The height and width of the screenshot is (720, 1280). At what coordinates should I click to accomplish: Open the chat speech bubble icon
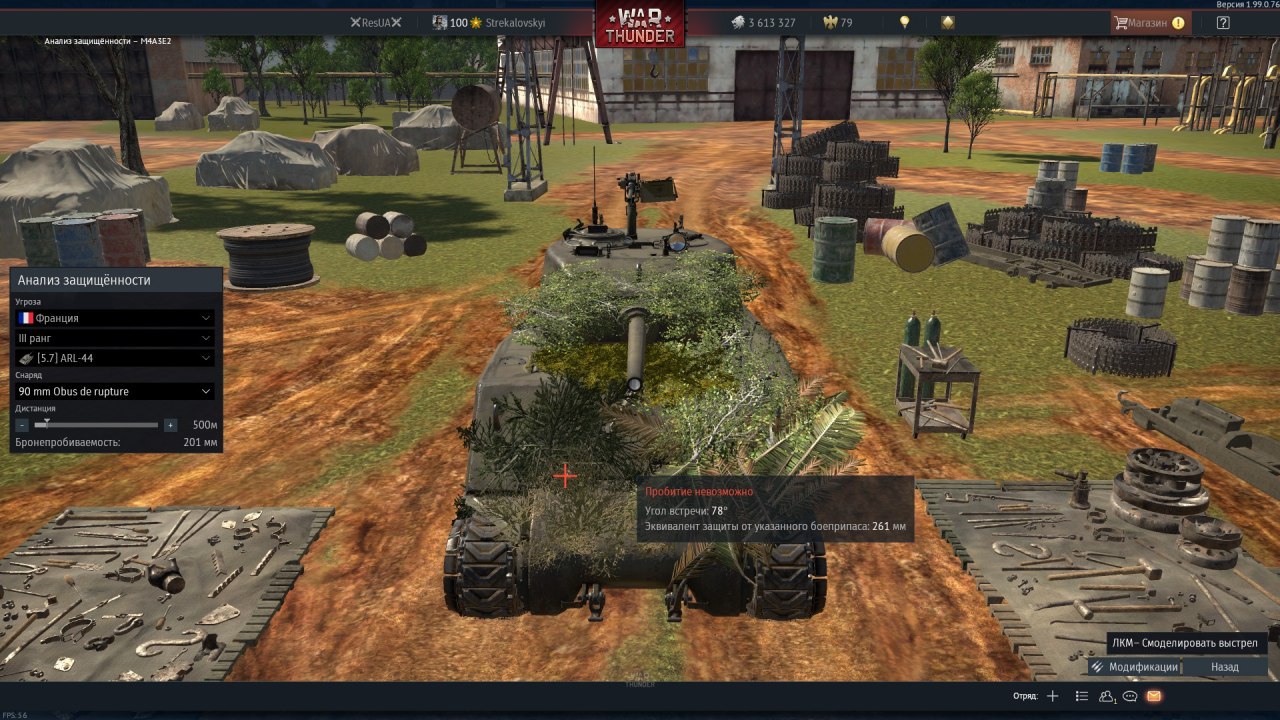(x=1130, y=696)
